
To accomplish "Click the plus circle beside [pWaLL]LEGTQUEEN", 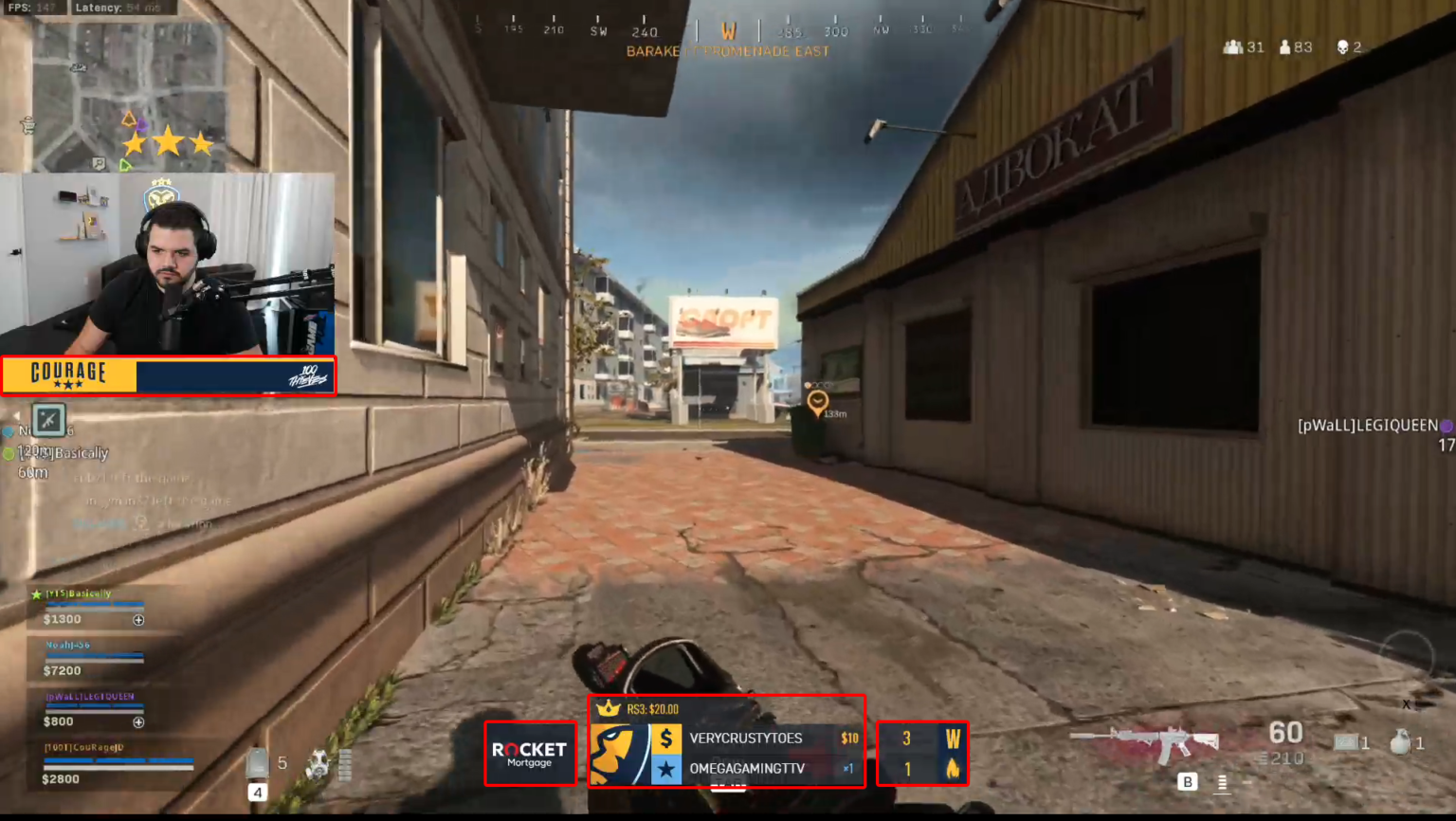I will 140,721.
